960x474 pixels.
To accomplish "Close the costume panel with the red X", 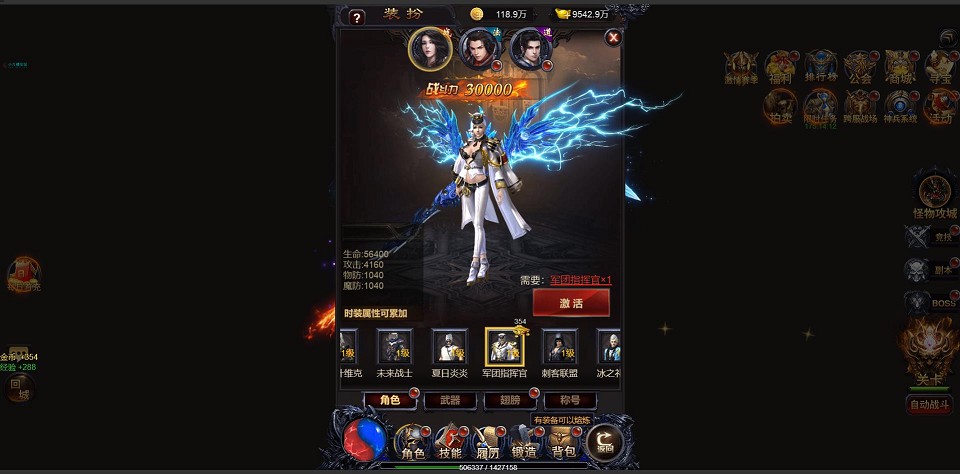I will [614, 37].
